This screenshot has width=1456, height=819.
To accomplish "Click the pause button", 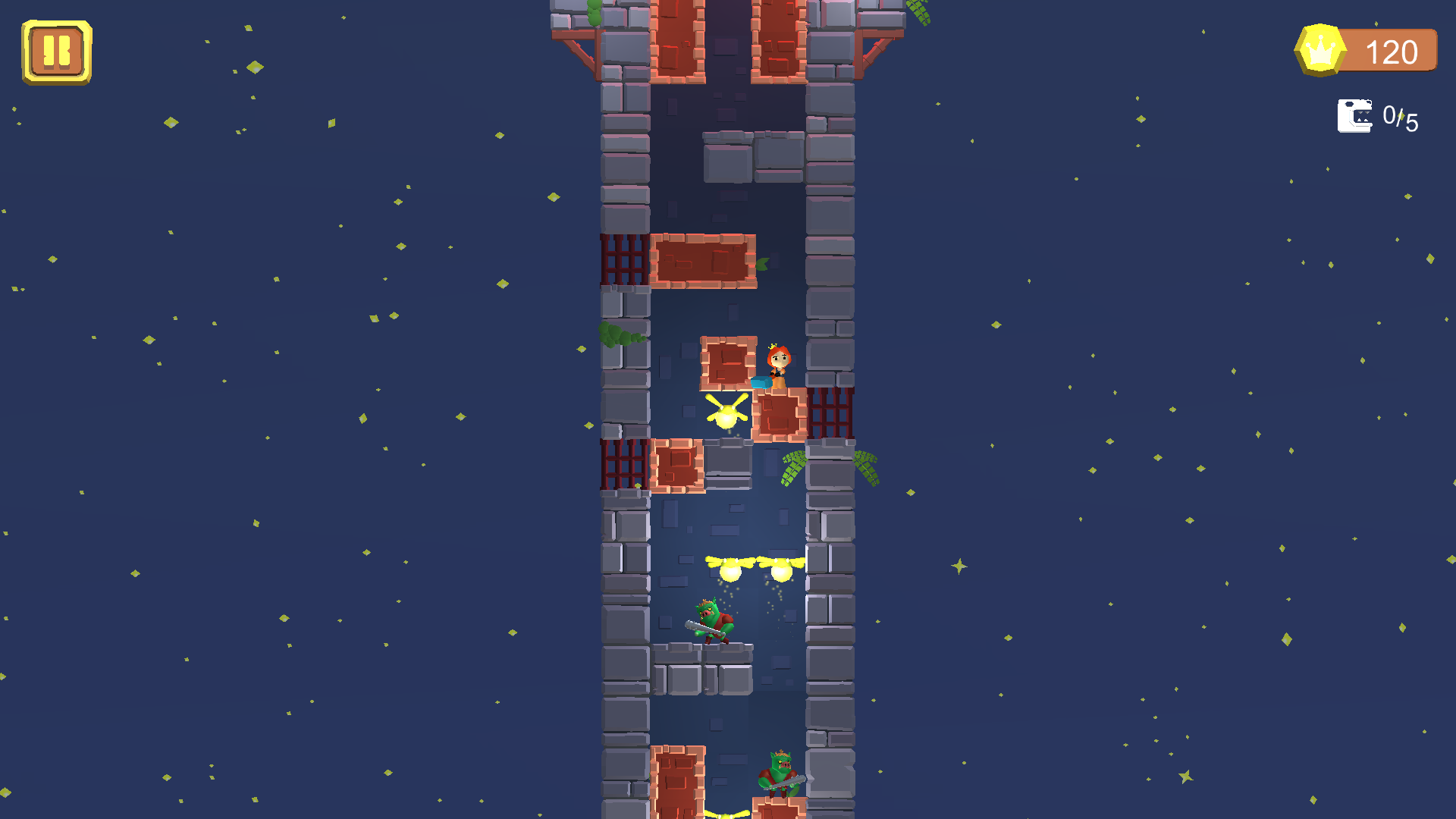I will pos(55,52).
